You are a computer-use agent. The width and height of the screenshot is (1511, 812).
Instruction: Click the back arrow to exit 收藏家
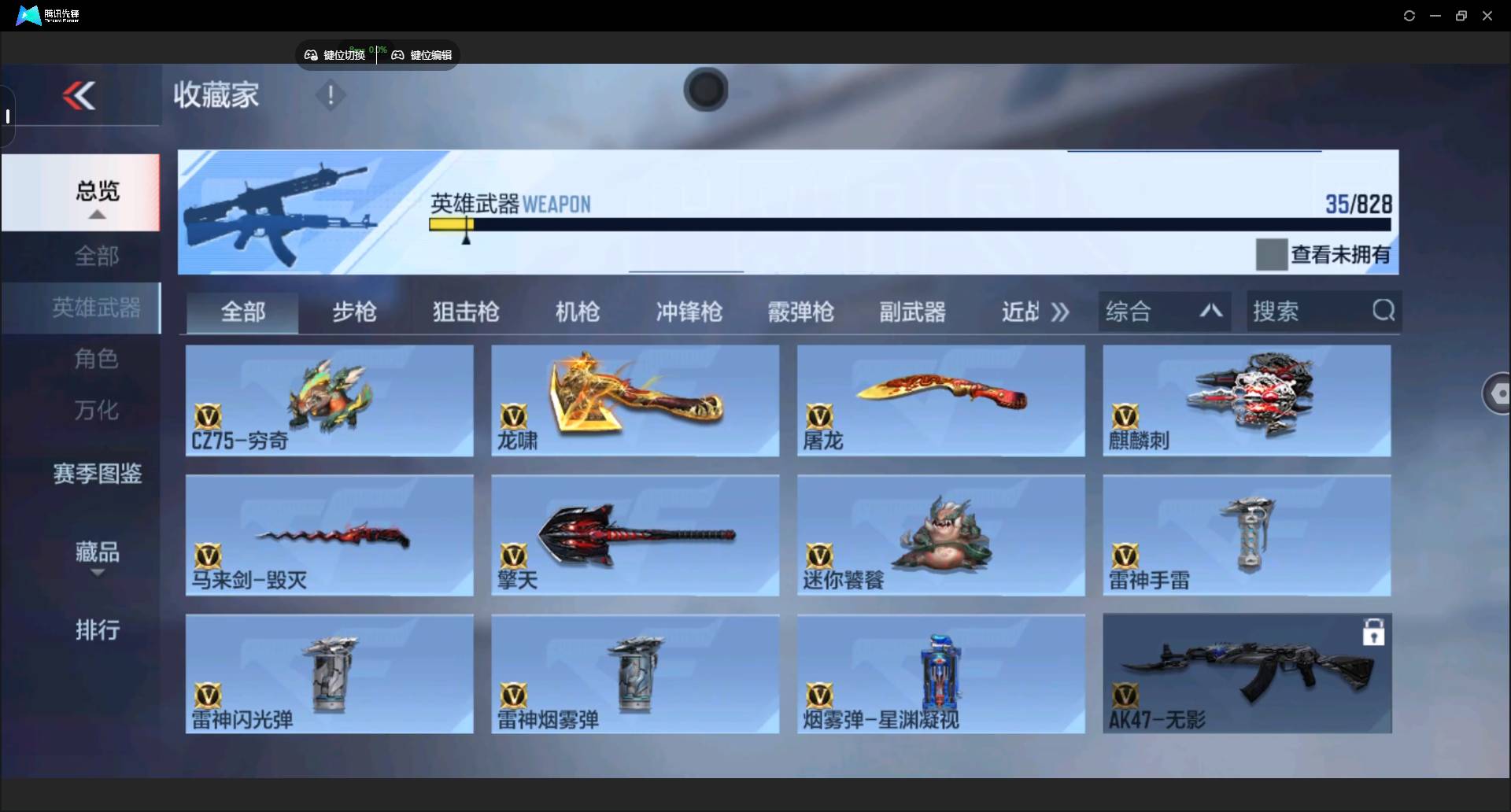pos(79,95)
